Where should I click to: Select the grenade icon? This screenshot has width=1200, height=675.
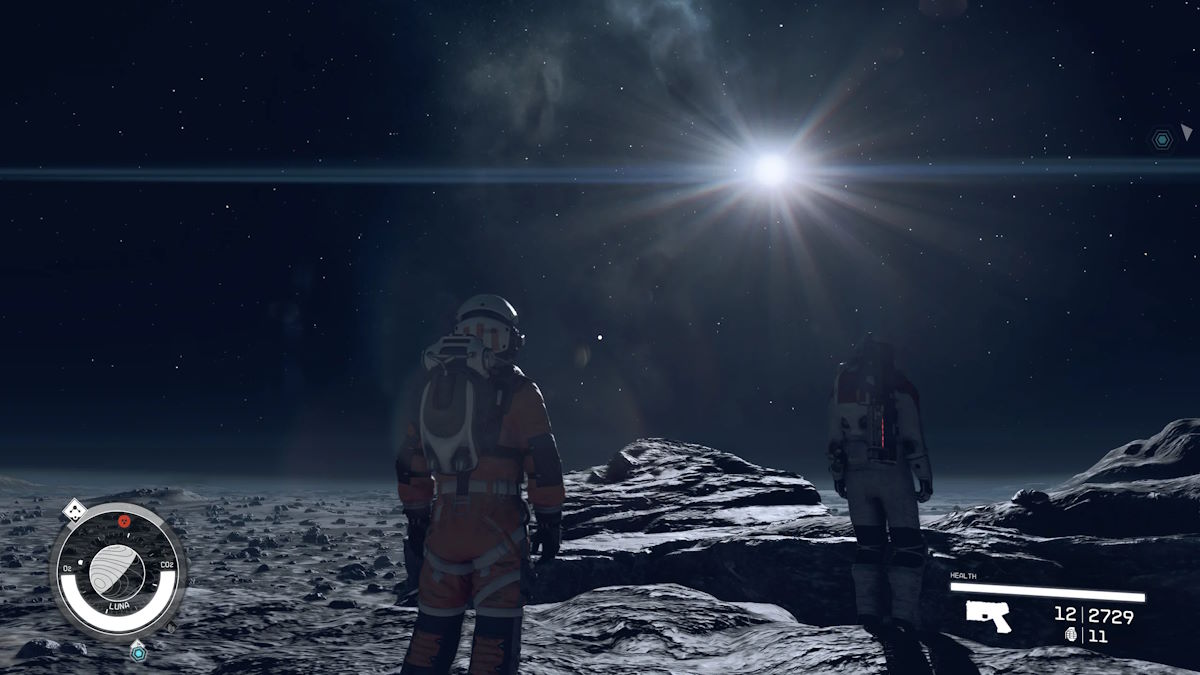pos(1072,635)
